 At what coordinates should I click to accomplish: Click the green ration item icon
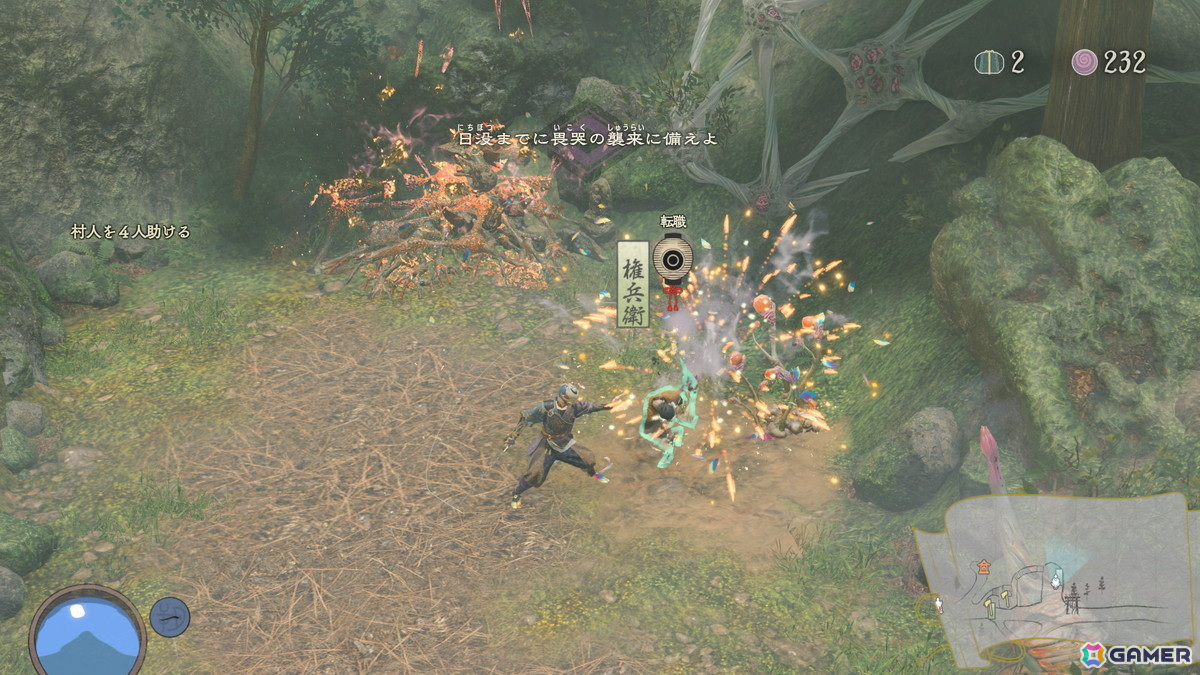pos(989,62)
